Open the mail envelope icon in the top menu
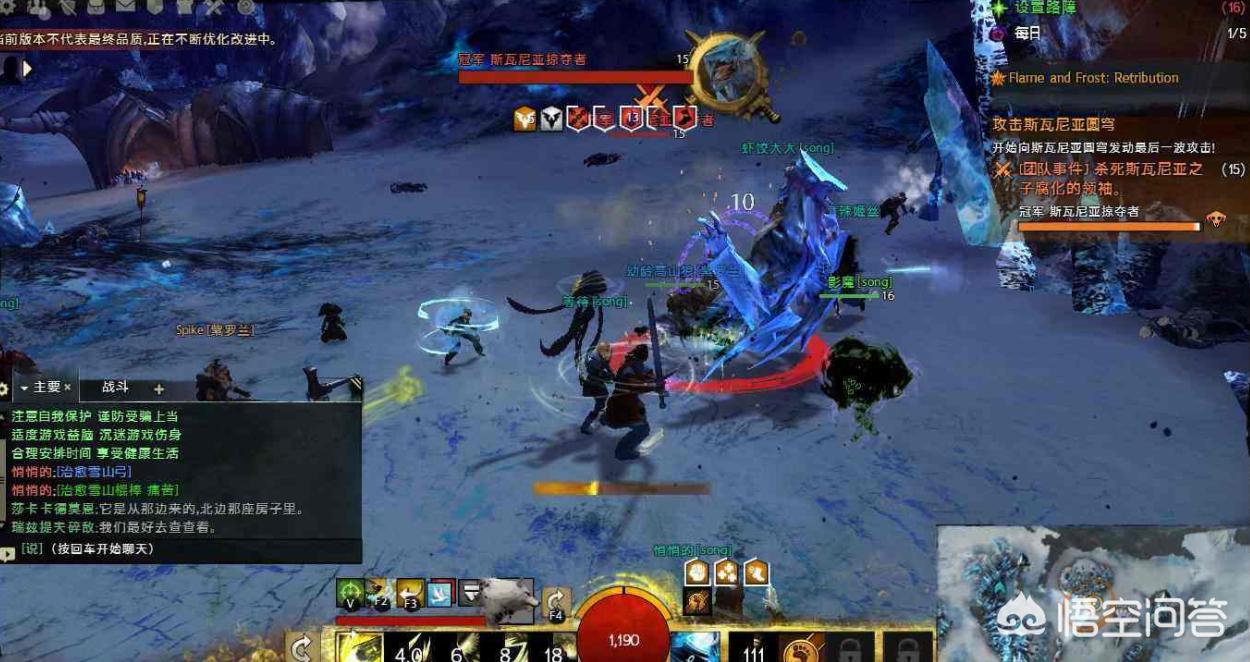 pos(127,7)
